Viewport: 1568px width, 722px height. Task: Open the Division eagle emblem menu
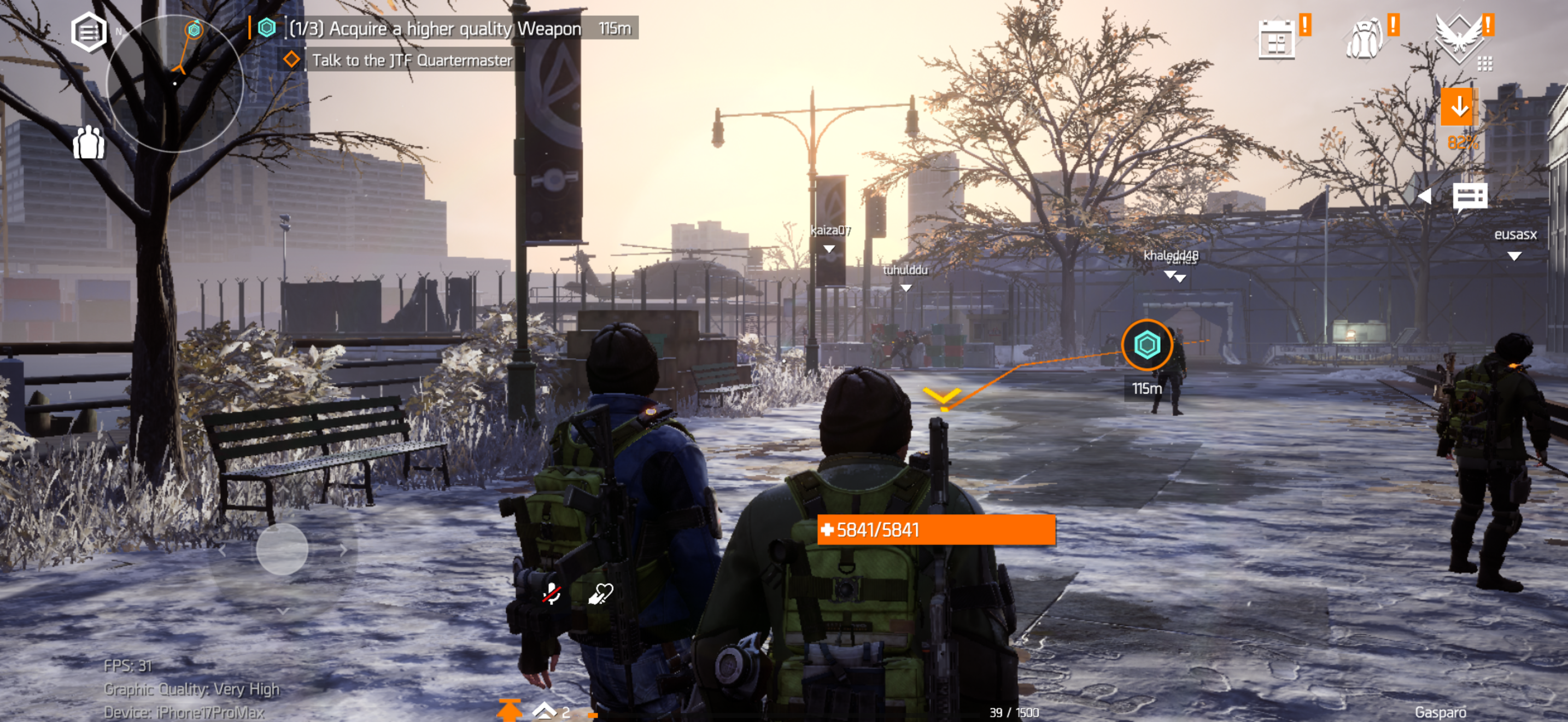click(1459, 38)
